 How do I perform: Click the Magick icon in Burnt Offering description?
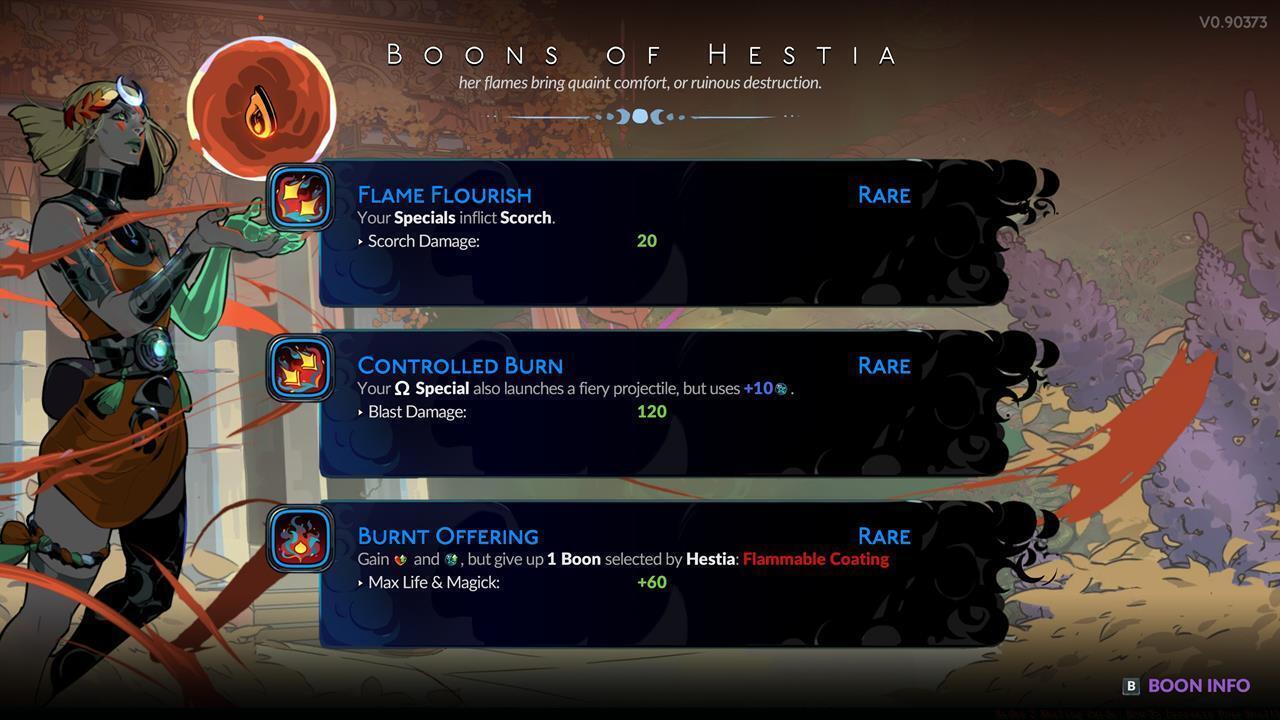tap(451, 559)
